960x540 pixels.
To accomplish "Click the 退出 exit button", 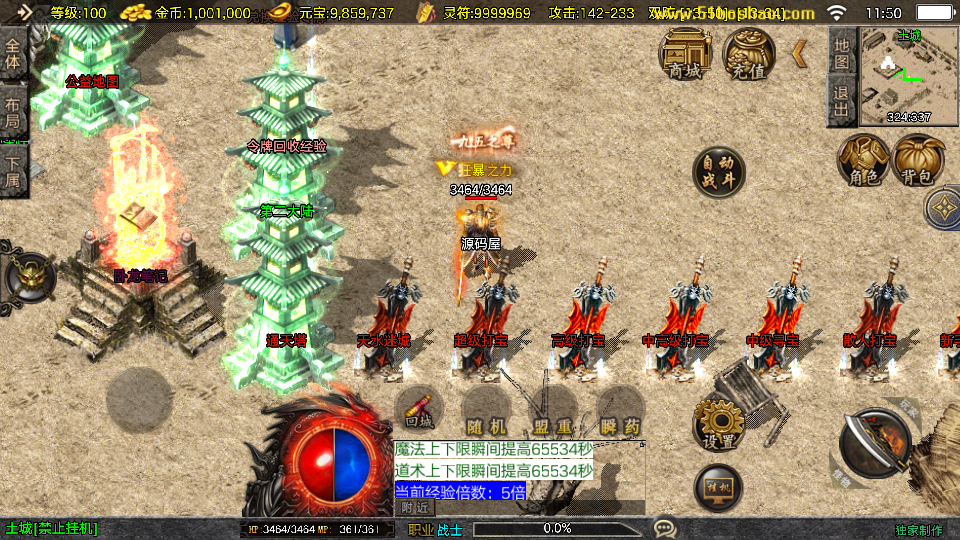I will tap(842, 101).
